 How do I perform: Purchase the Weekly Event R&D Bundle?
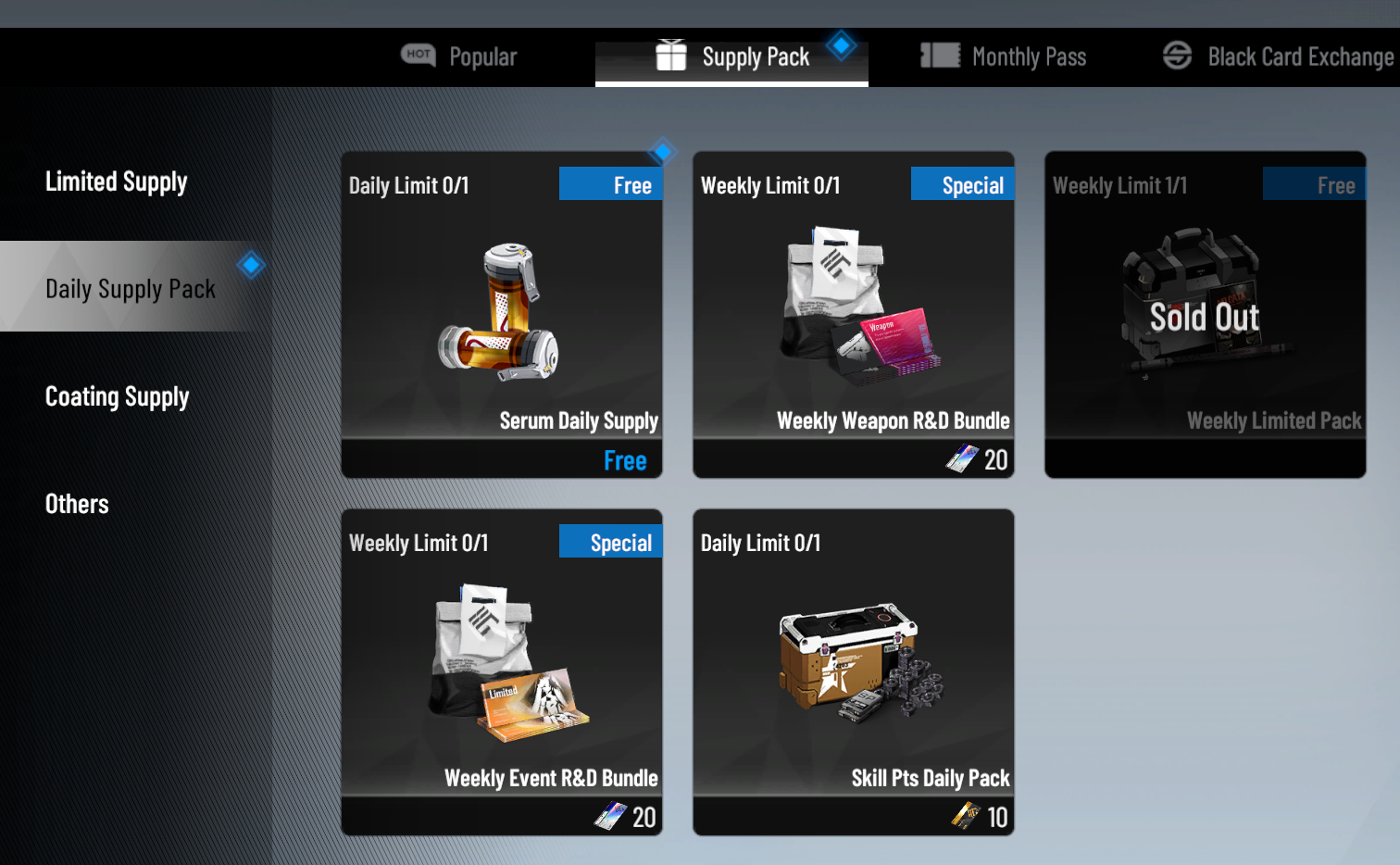[502, 672]
